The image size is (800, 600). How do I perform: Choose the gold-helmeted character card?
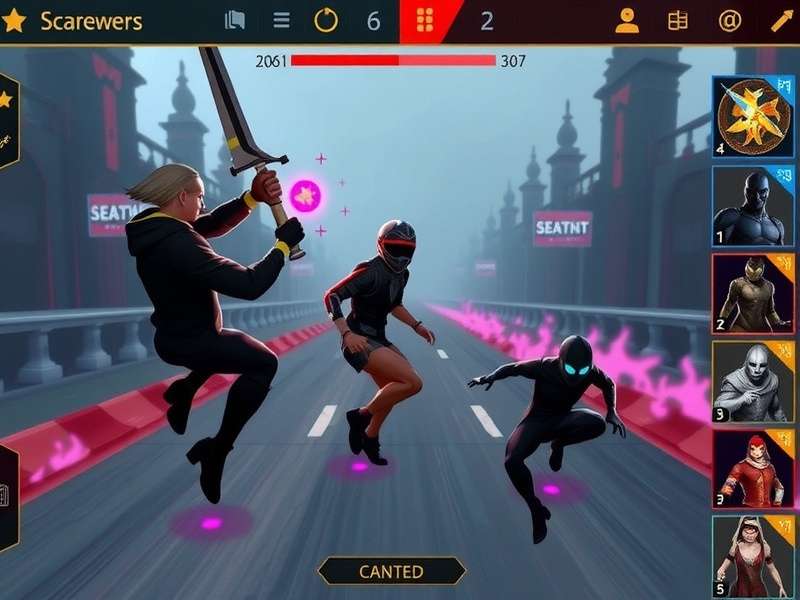[754, 293]
